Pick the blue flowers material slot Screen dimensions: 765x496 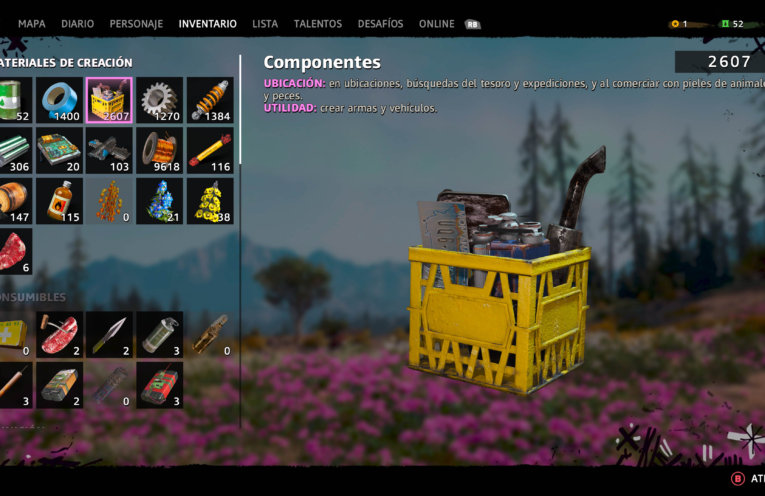160,201
